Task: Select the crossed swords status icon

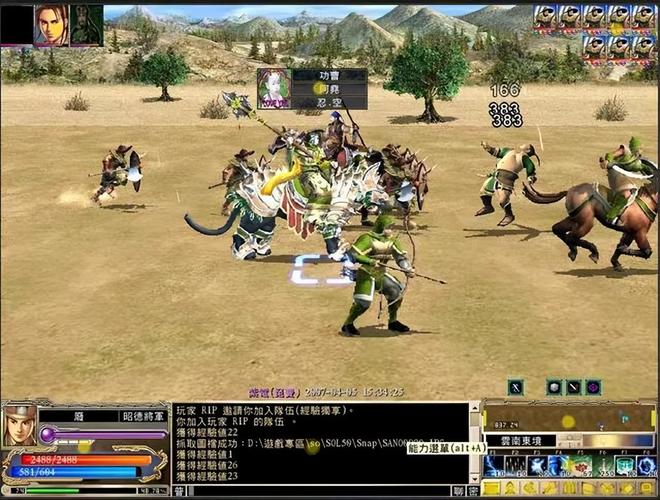Action: coord(515,387)
